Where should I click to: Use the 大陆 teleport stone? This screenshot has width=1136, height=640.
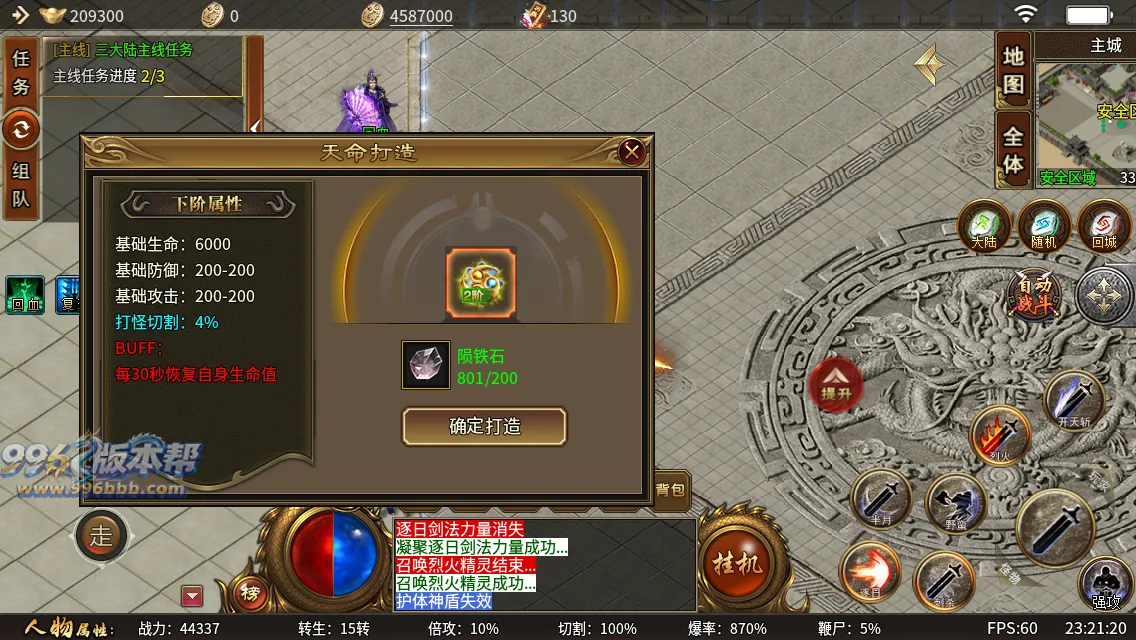[984, 225]
